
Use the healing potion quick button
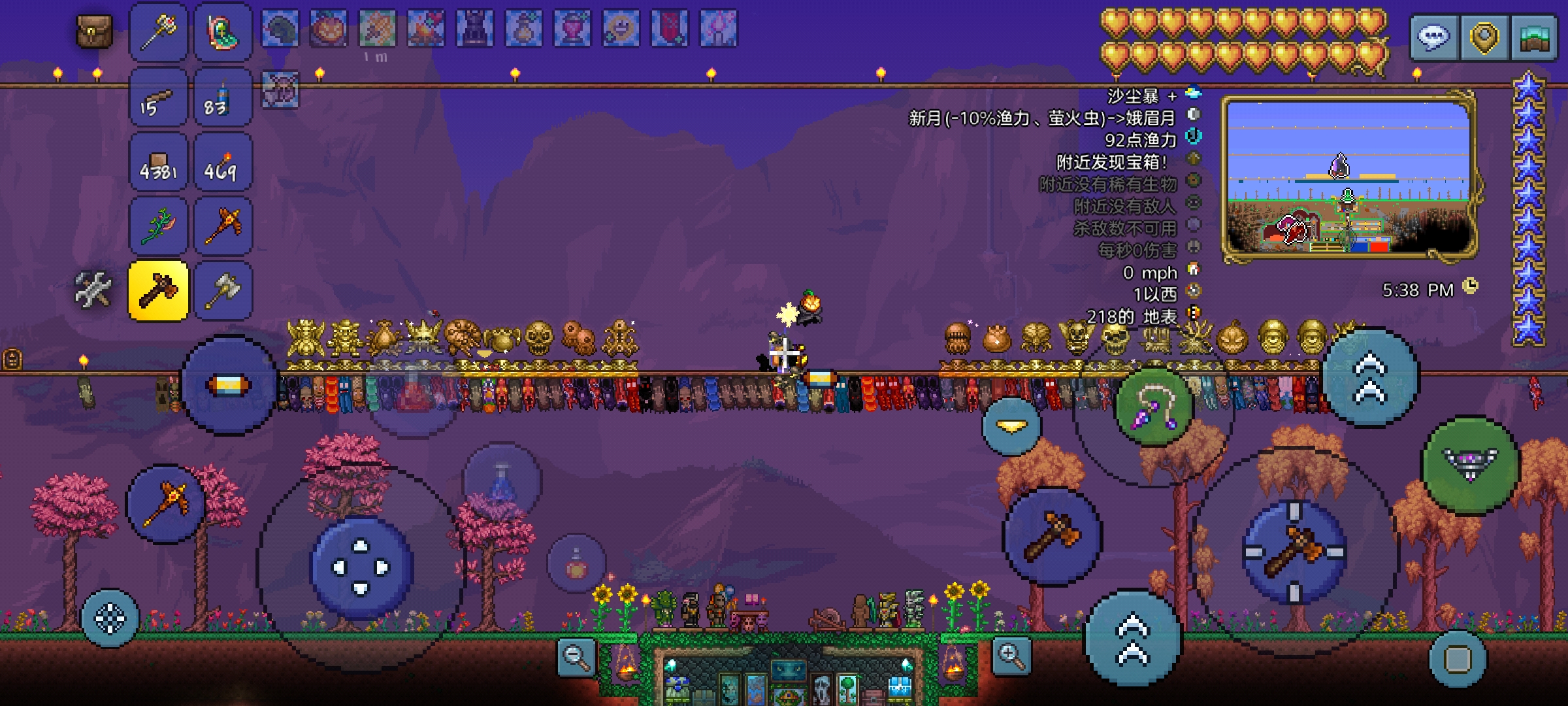576,563
